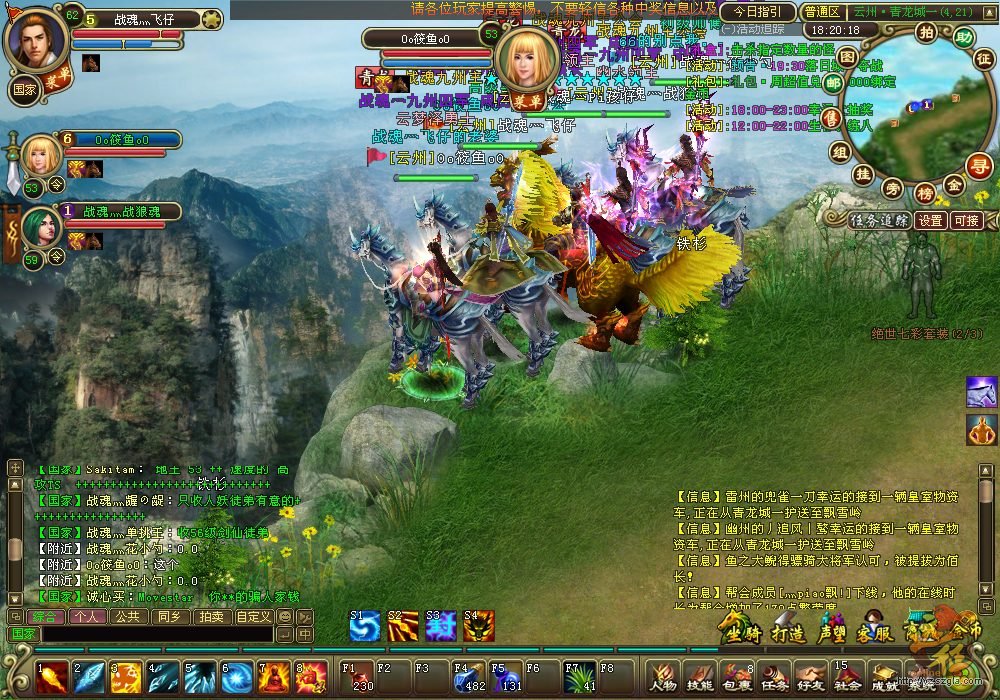Viewport: 1000px width, 700px height.
Task: Activate the fireball skill in slot 1
Action: click(x=52, y=678)
